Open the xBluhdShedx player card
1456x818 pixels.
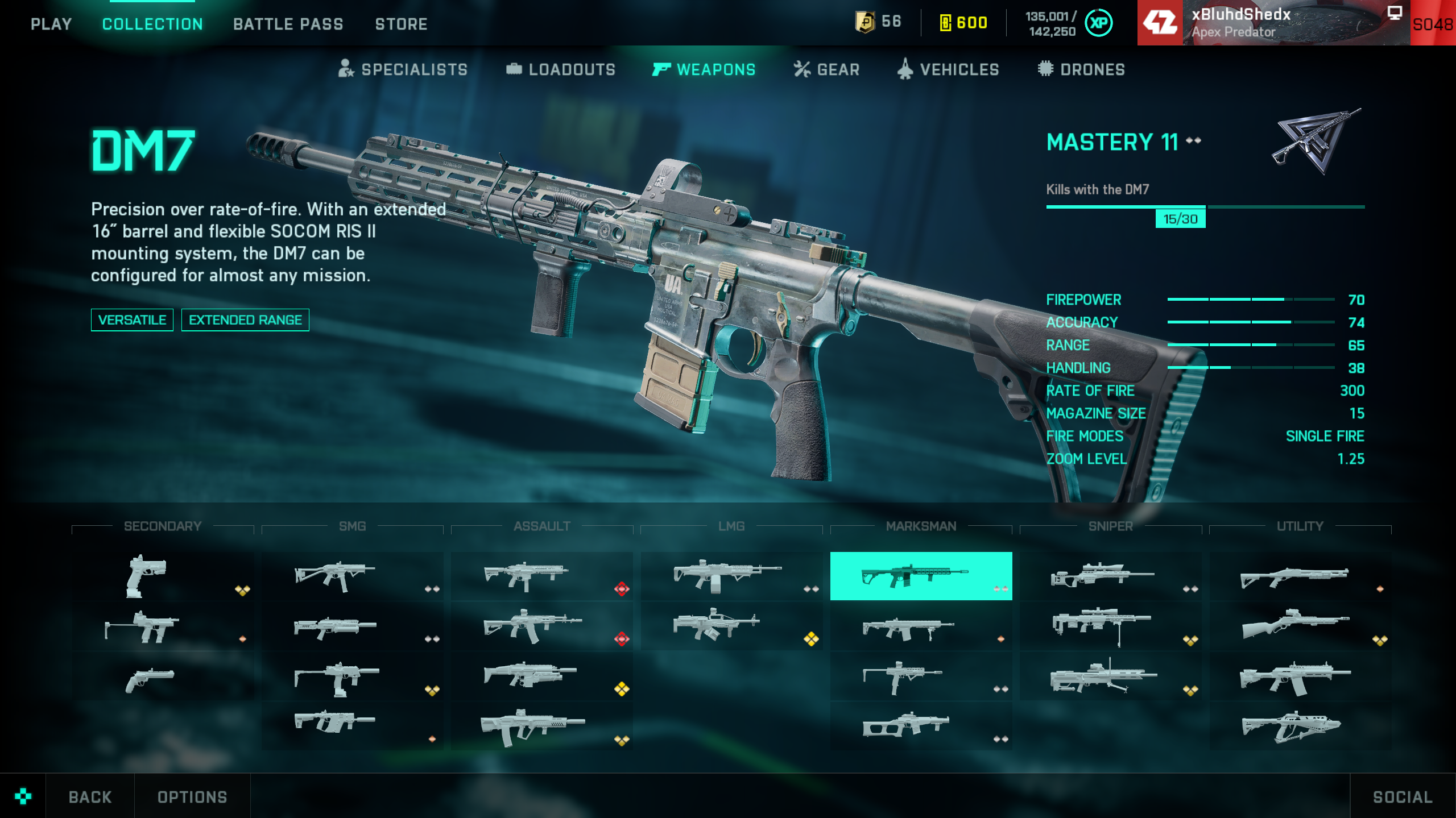click(1274, 23)
